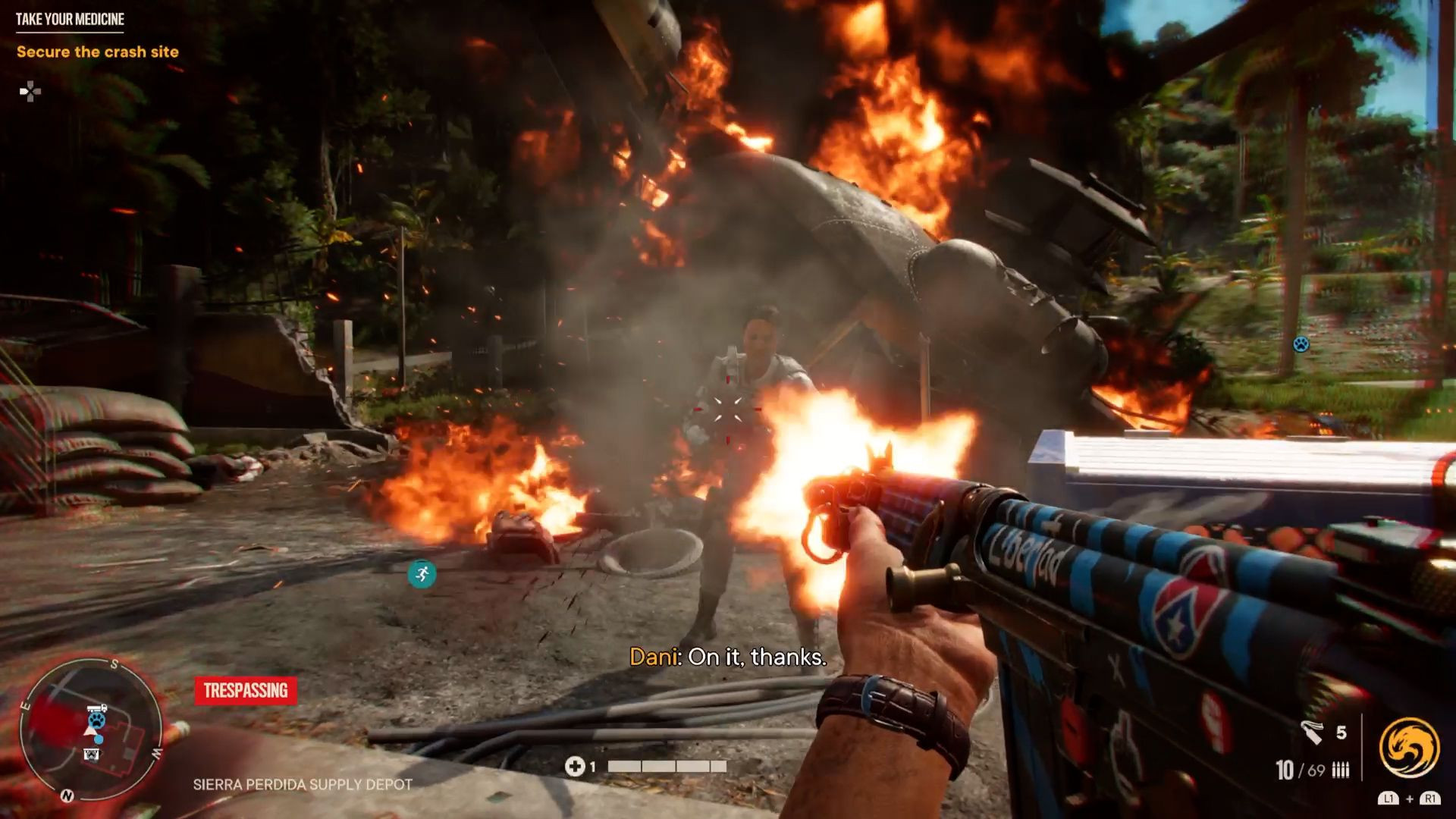Open the Take Your Medicine objective tracker

70,20
